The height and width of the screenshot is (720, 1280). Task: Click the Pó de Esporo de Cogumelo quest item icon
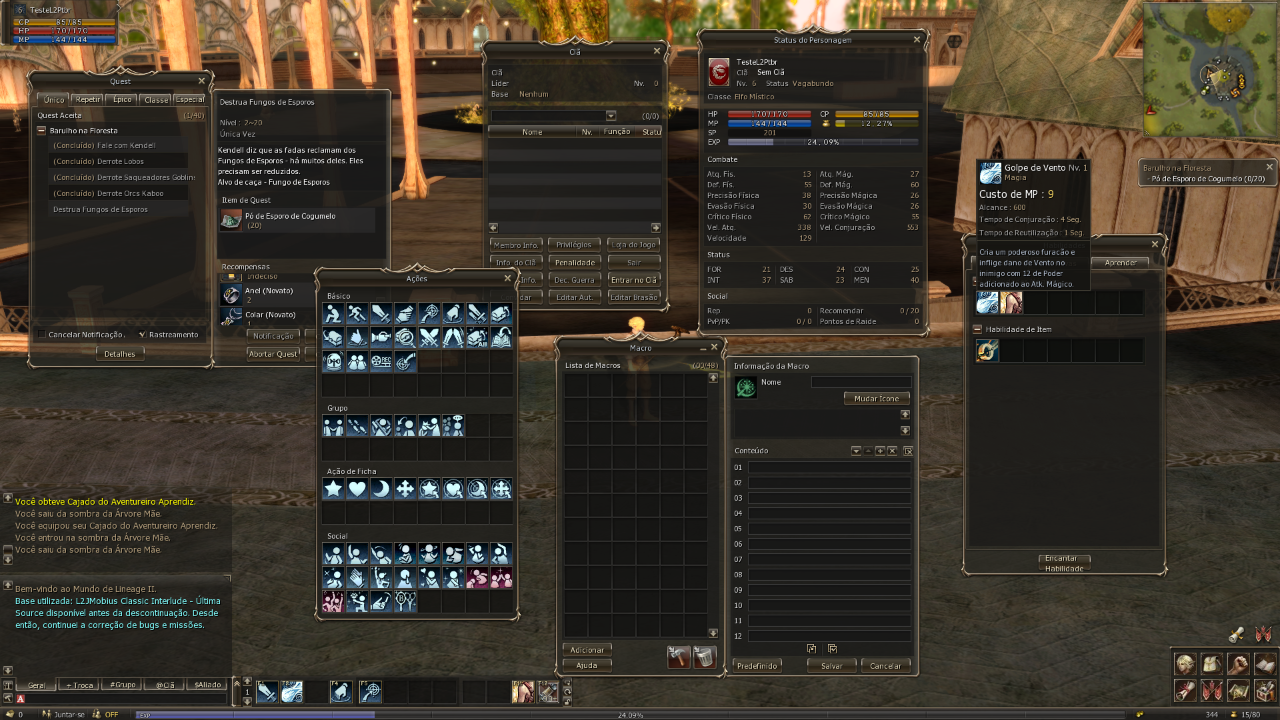[231, 221]
